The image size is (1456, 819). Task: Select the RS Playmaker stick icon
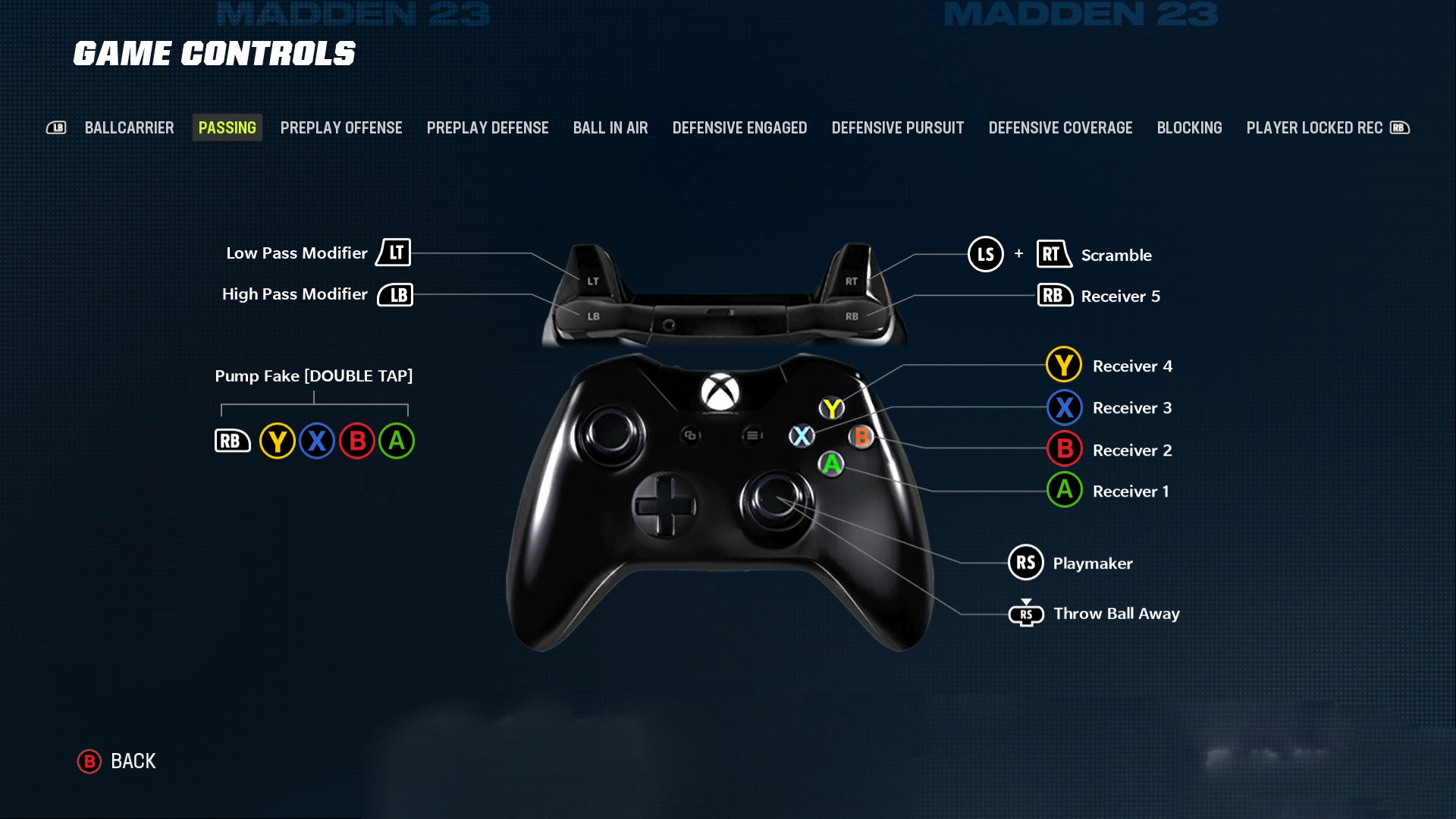pyautogui.click(x=1026, y=563)
